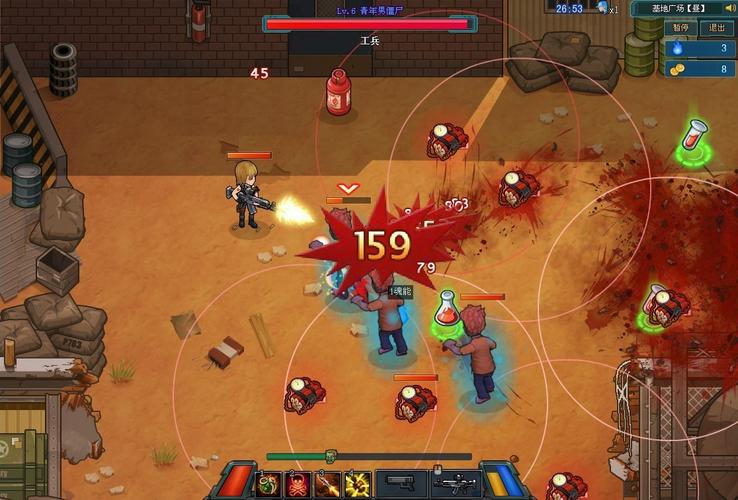Exit the level using the 退出 button
The image size is (738, 500).
point(716,28)
